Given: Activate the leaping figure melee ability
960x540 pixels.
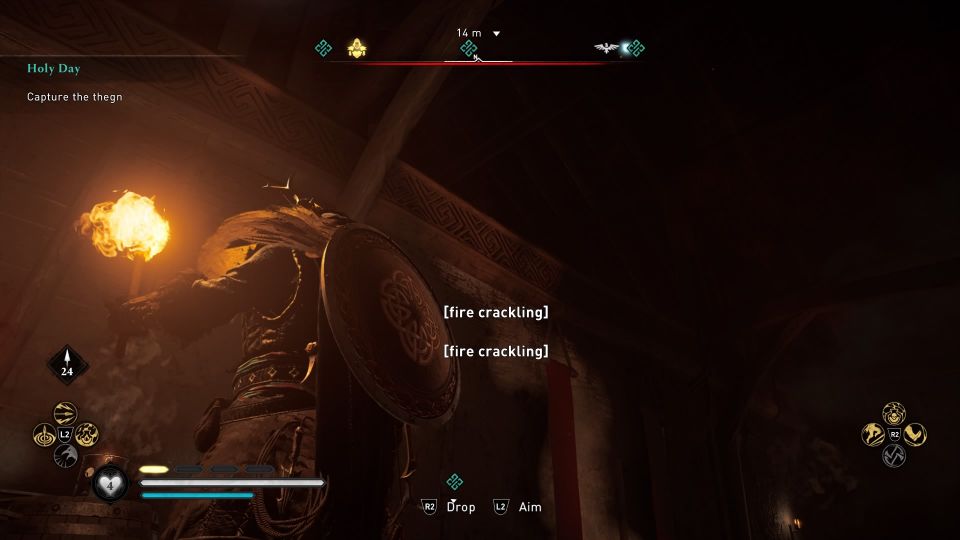Looking at the screenshot, I should (872, 434).
